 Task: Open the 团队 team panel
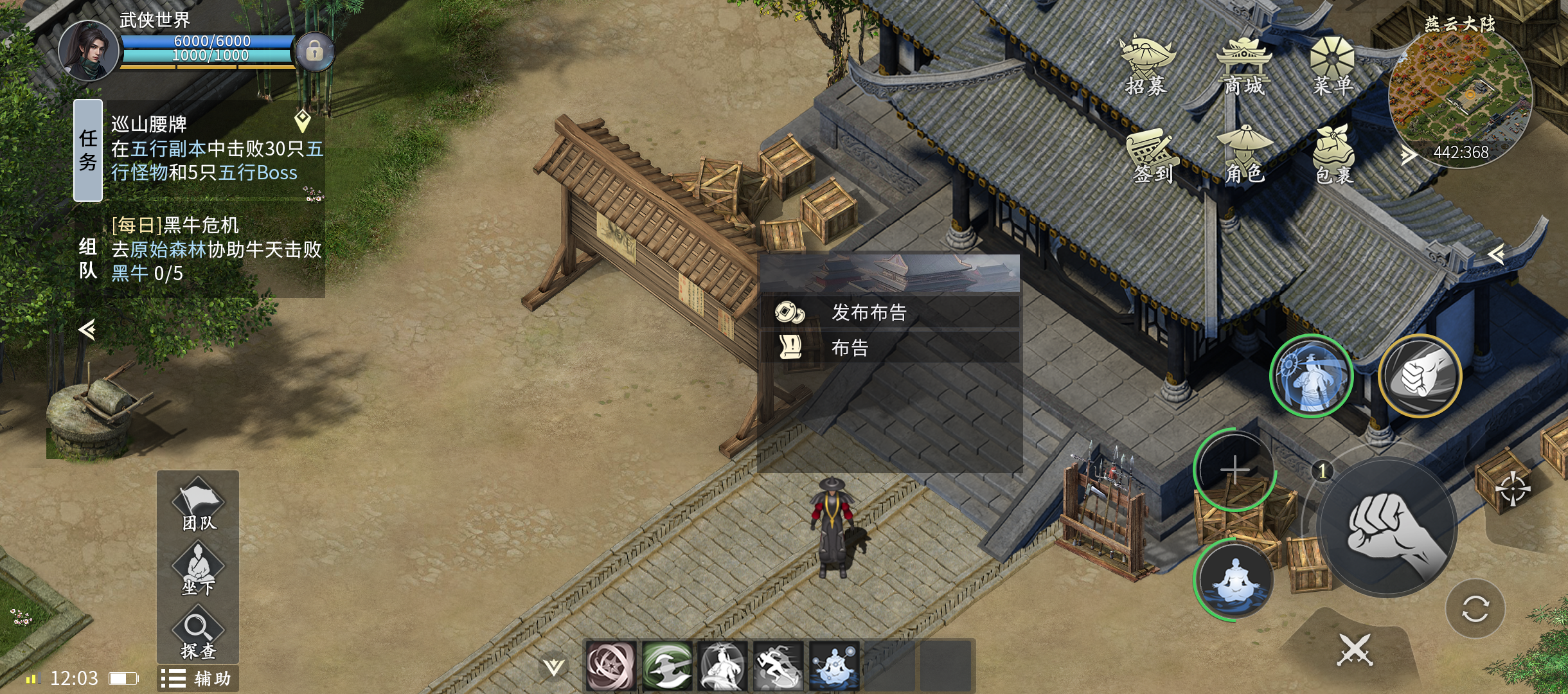[199, 505]
